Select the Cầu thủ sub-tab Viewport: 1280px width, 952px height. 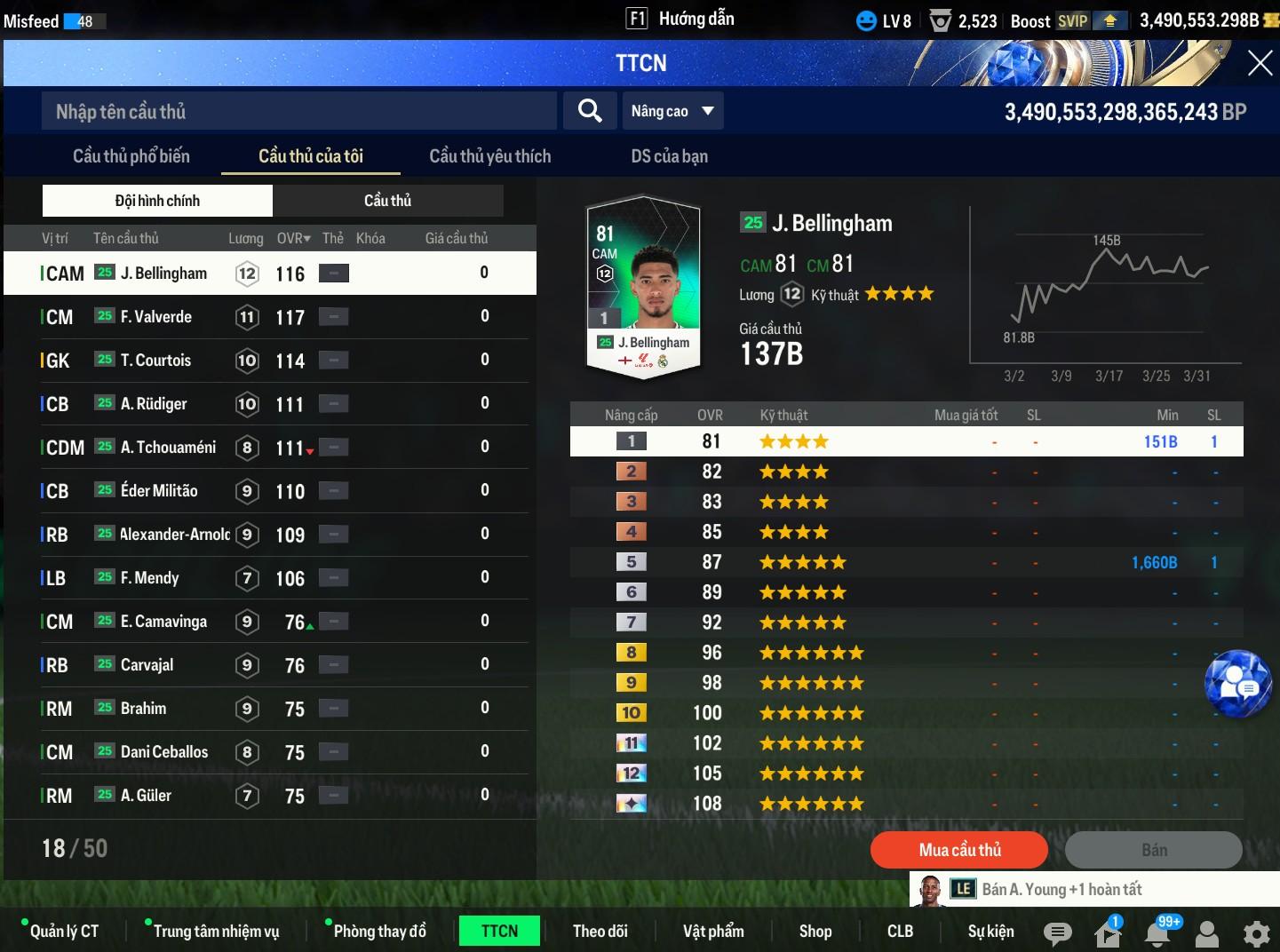tap(387, 201)
